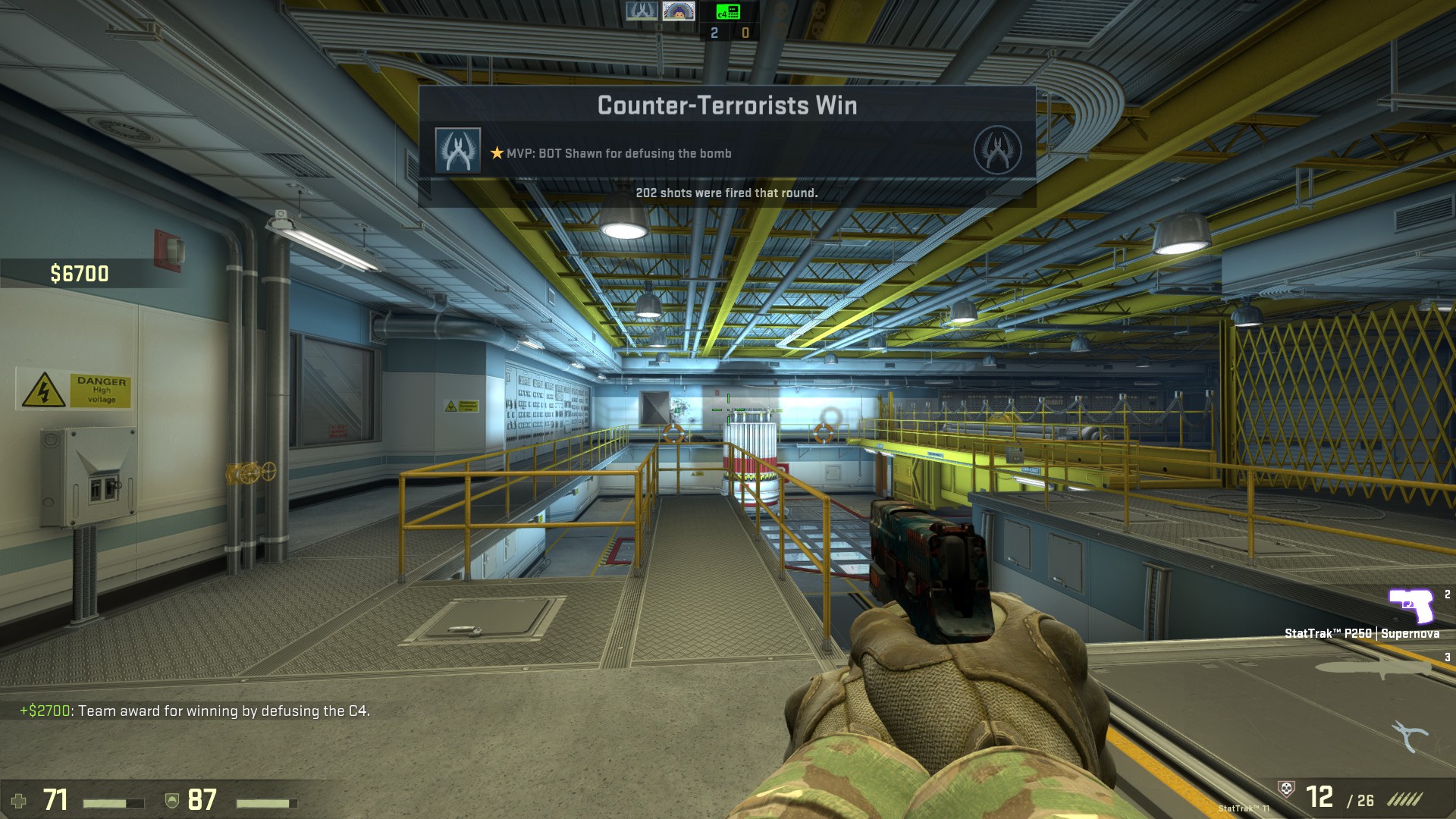
Task: Select the CT emblem bot avatar on scoreboard
Action: (x=641, y=11)
